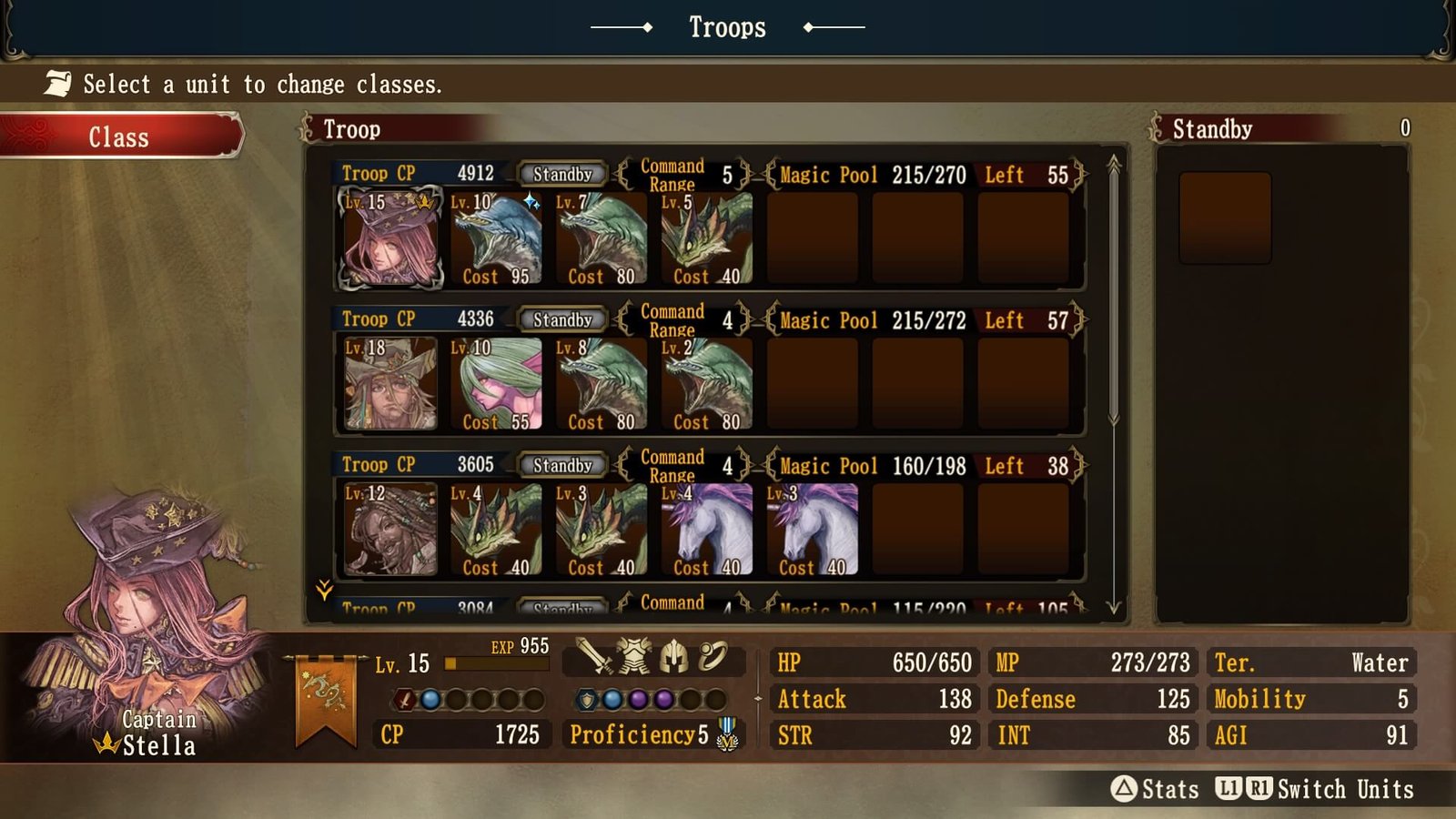Select the Lv. 10 green-haired unit, cost 55
Viewport: 1456px width, 819px height.
tap(496, 384)
